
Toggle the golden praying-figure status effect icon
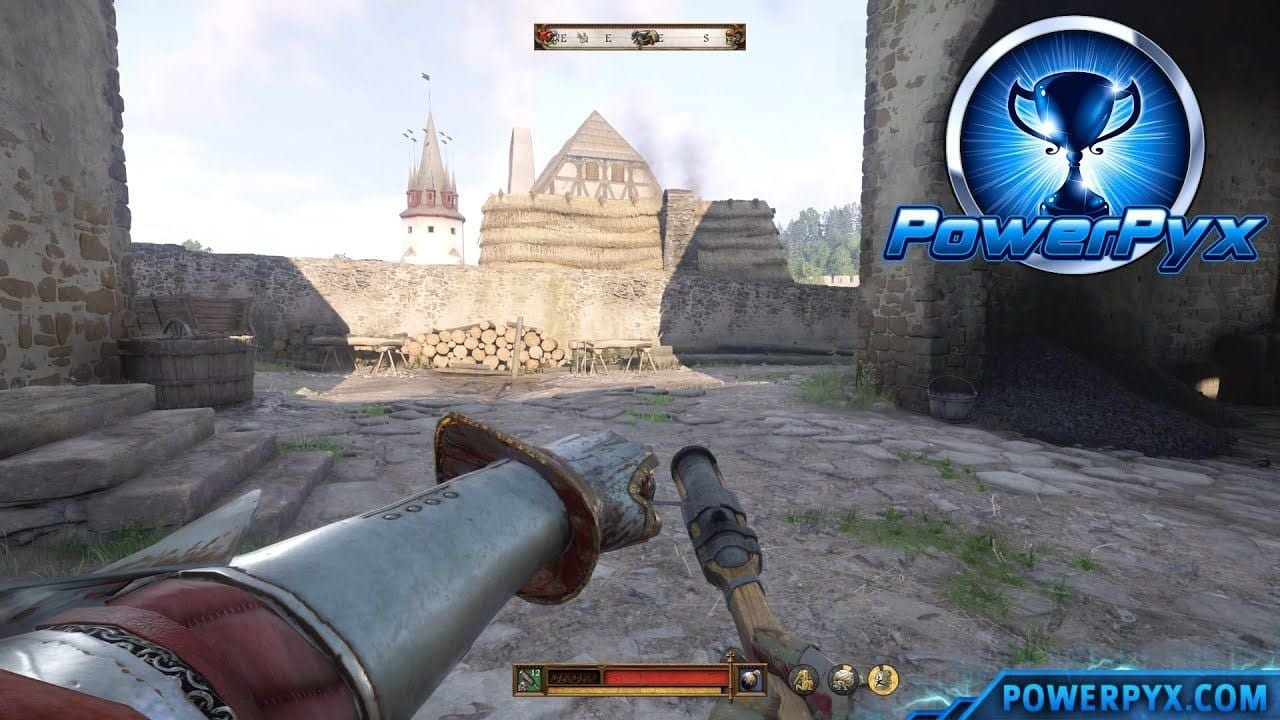pos(803,679)
